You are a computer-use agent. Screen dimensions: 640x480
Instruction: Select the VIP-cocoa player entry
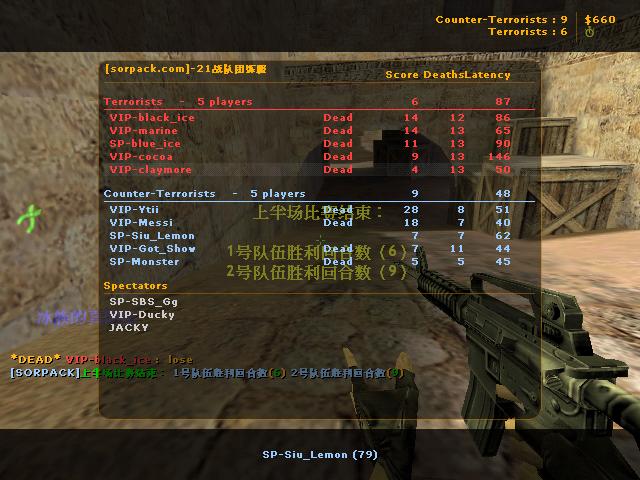[141, 157]
